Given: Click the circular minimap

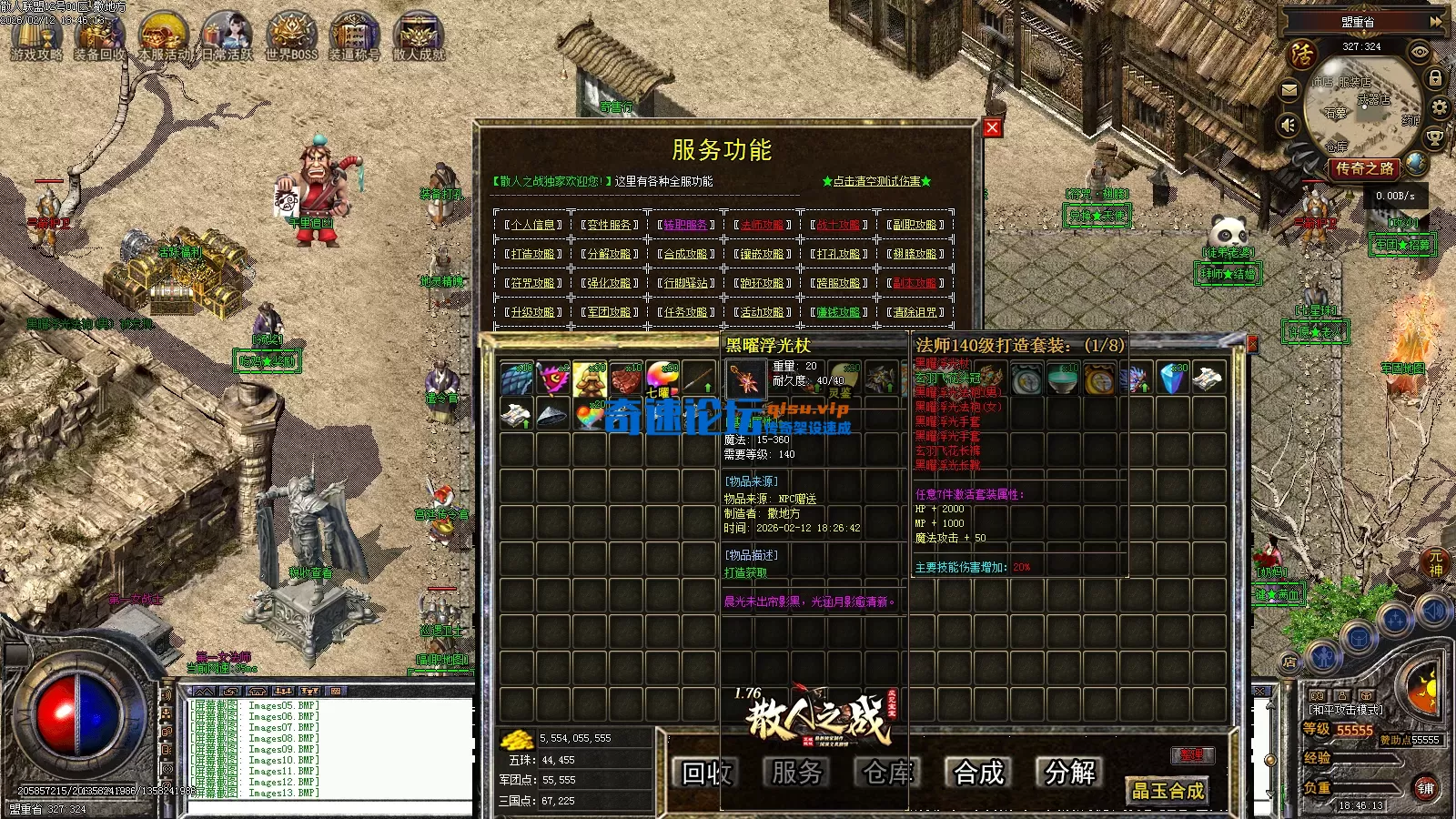Looking at the screenshot, I should [1362, 106].
